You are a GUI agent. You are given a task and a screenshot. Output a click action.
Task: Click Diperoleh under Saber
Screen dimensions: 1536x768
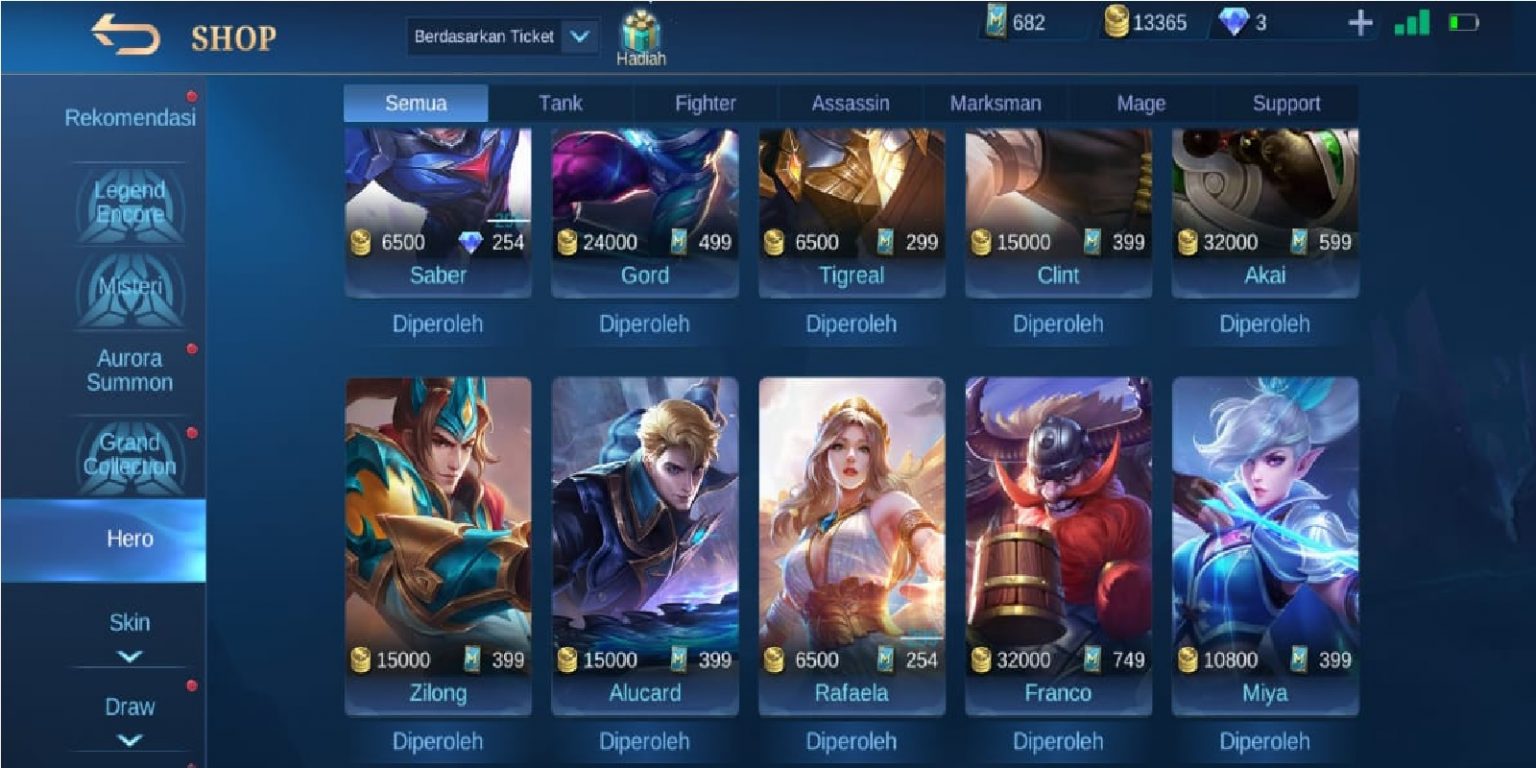click(x=437, y=323)
